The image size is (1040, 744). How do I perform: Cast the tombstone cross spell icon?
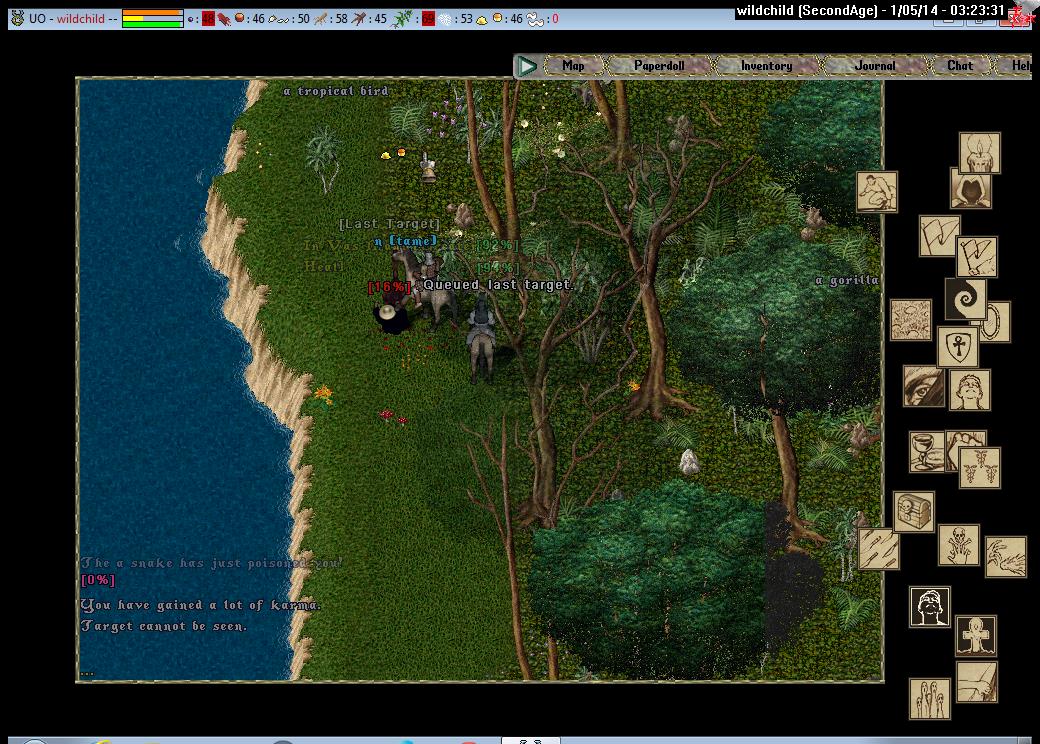[x=975, y=635]
